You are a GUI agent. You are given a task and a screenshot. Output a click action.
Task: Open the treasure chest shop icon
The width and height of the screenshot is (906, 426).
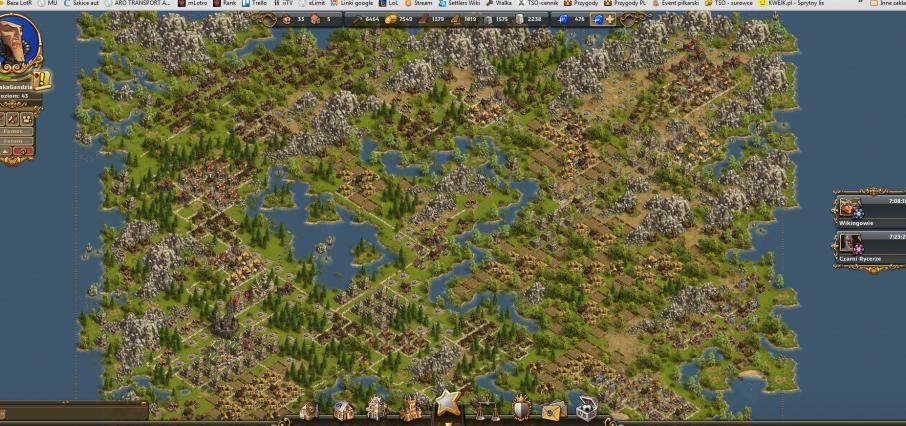(x=586, y=409)
